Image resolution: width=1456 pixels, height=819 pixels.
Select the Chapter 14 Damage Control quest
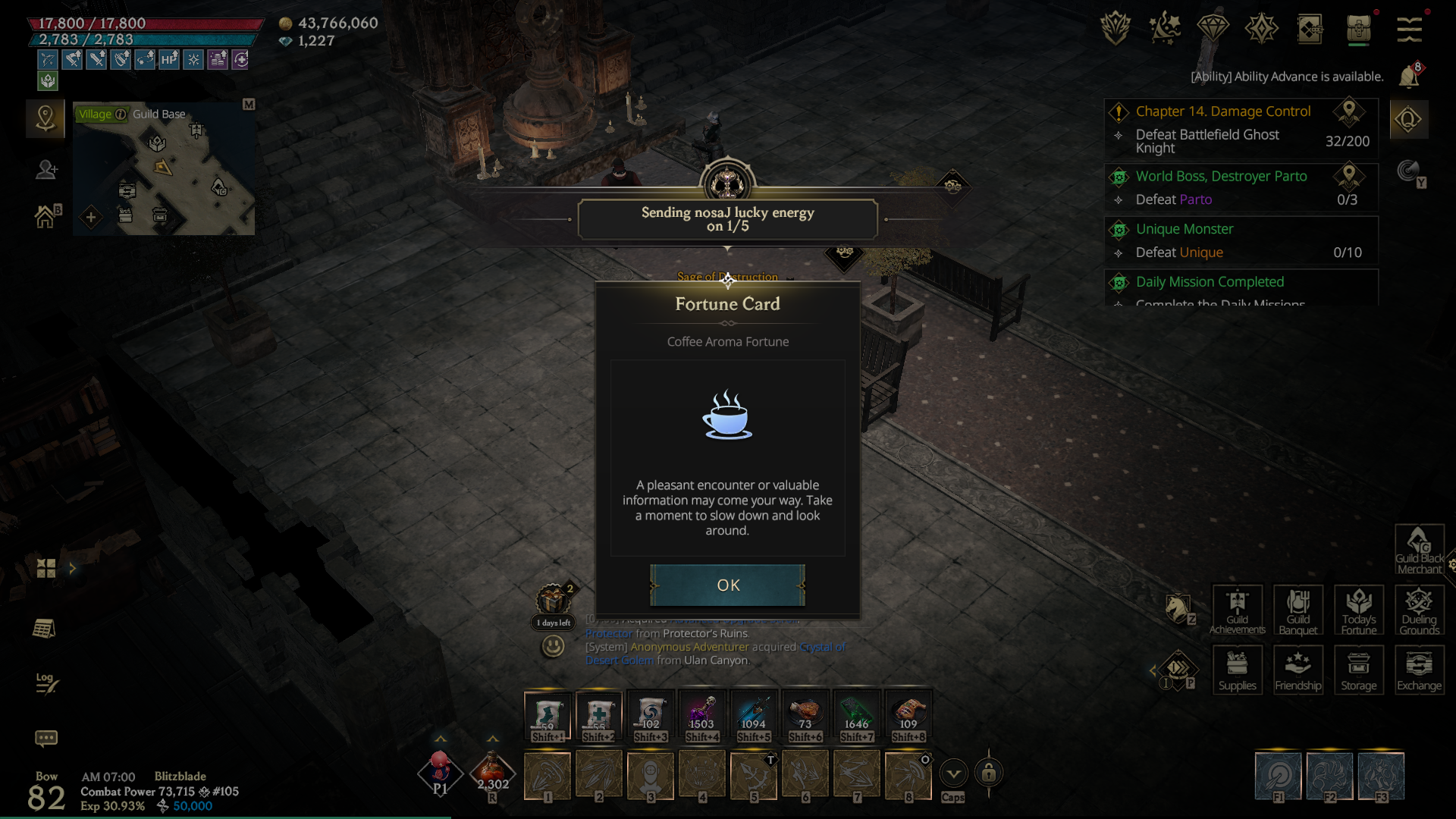click(x=1222, y=111)
